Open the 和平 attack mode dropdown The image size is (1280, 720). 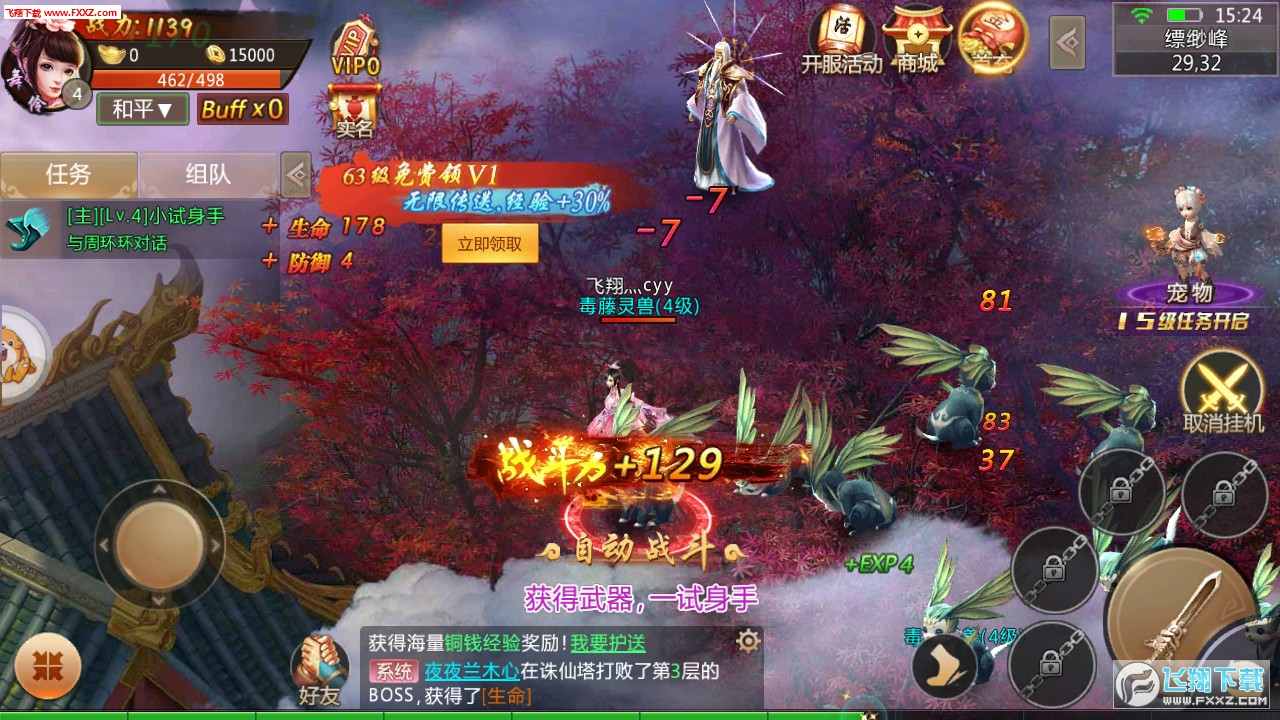tap(141, 108)
